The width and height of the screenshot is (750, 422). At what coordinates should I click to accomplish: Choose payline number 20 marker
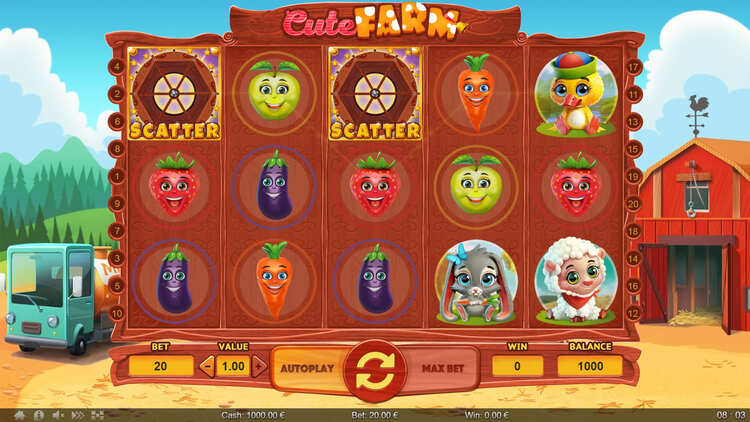[x=633, y=203]
